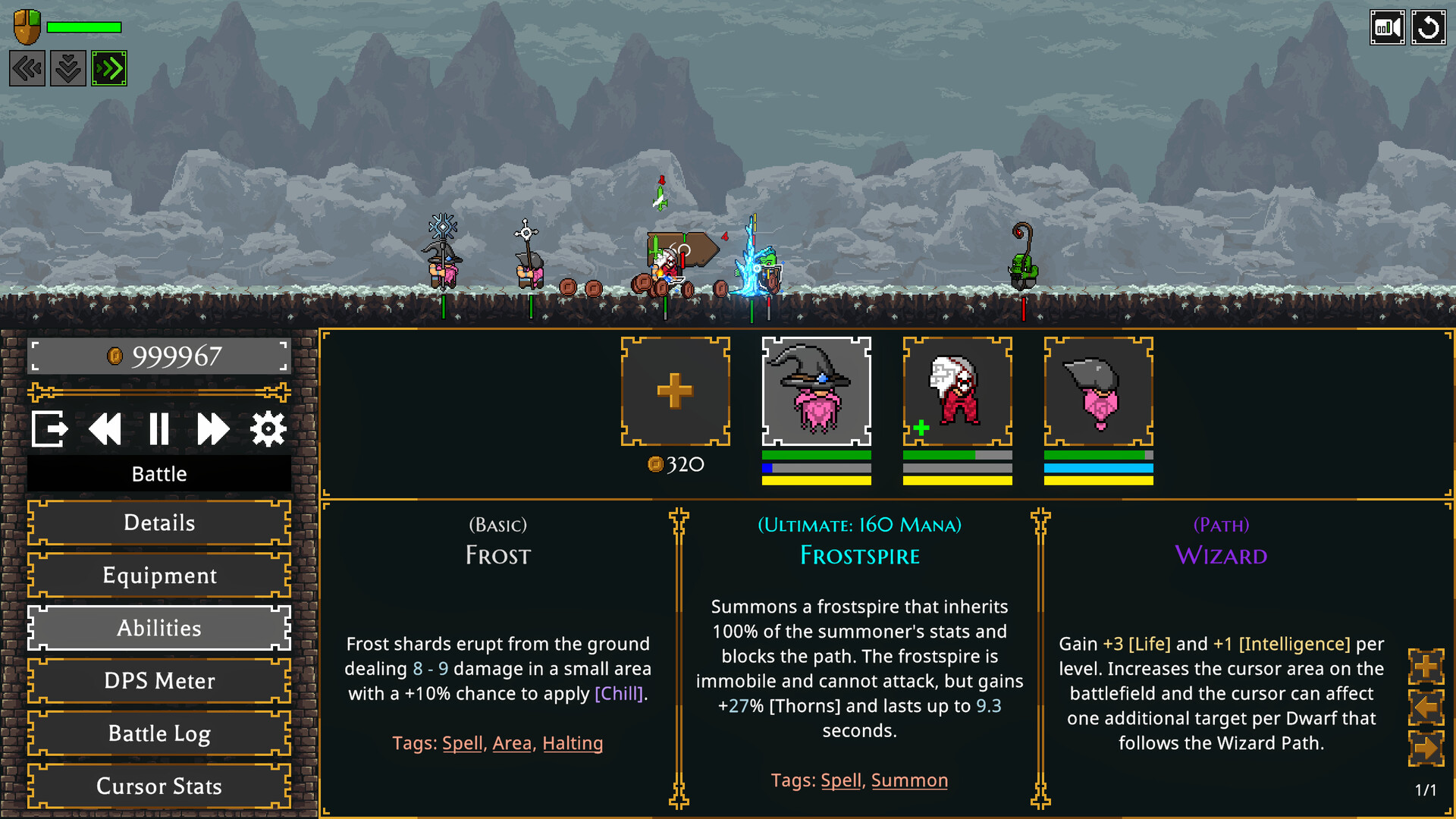Click the fast-forward speed icon
This screenshot has height=819, width=1456.
coord(213,428)
